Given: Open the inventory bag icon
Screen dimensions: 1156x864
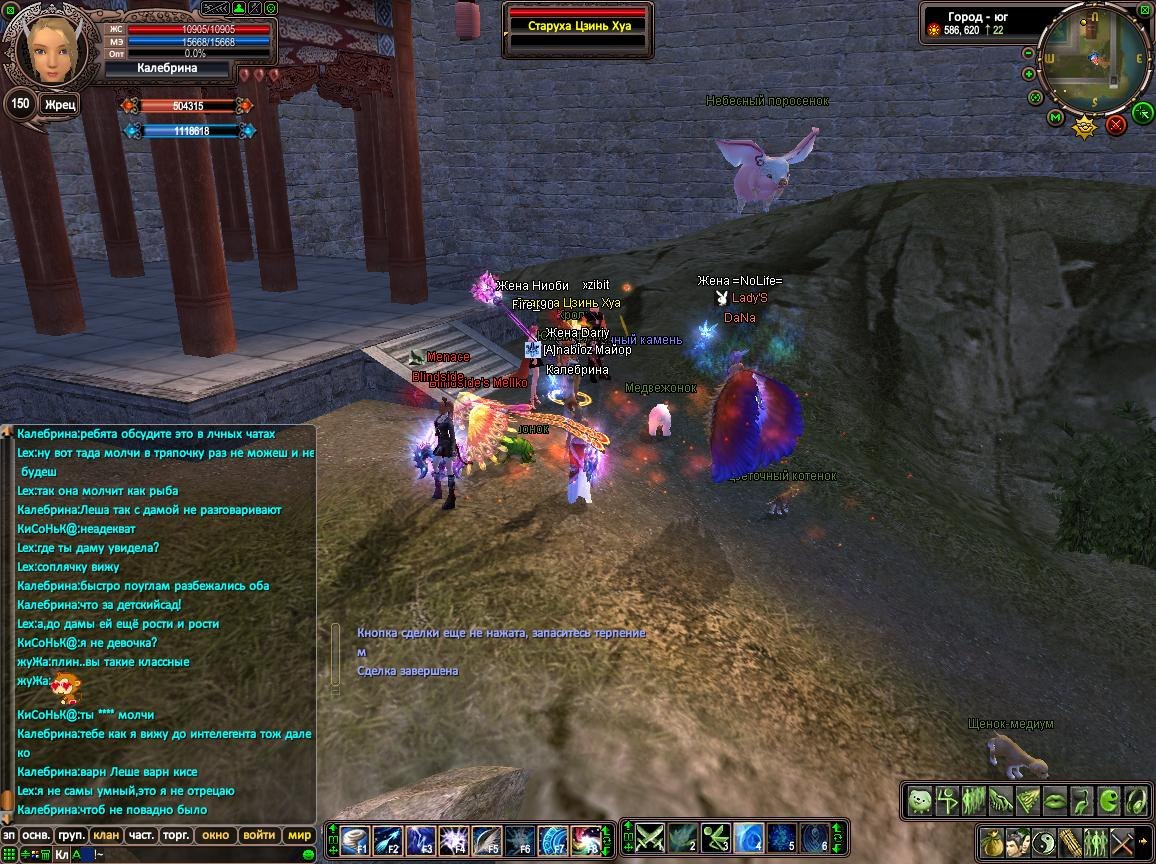Looking at the screenshot, I should pos(992,841).
